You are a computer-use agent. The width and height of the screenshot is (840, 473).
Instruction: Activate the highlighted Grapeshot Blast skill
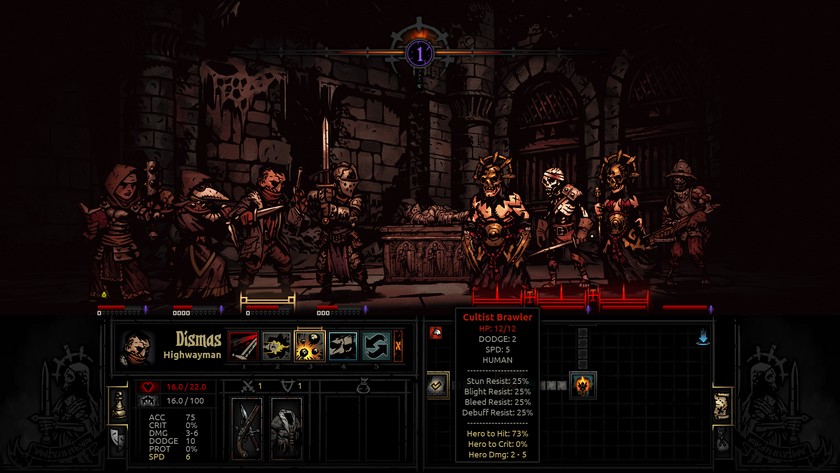point(310,346)
